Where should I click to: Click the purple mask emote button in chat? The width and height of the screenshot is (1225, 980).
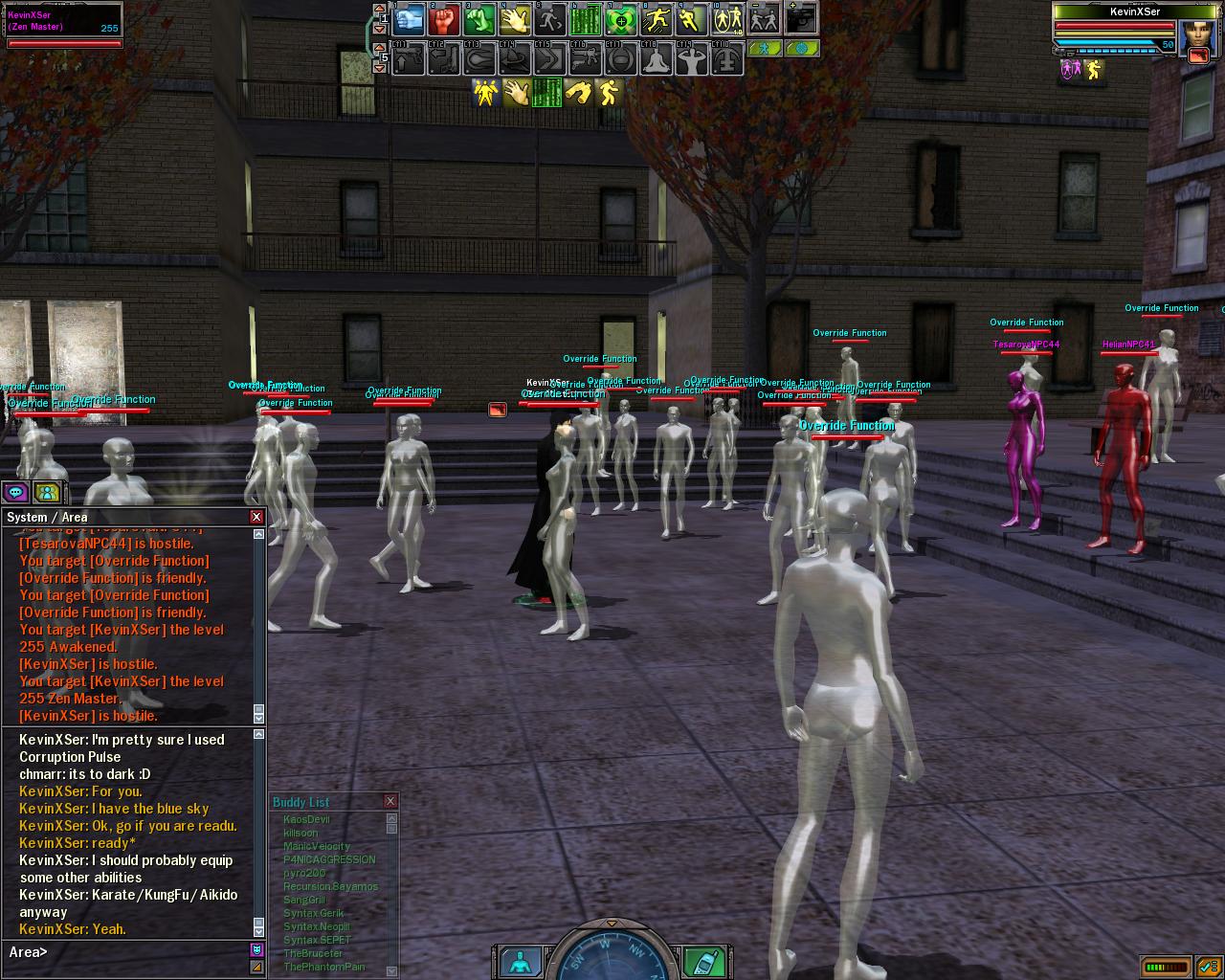pyautogui.click(x=256, y=949)
